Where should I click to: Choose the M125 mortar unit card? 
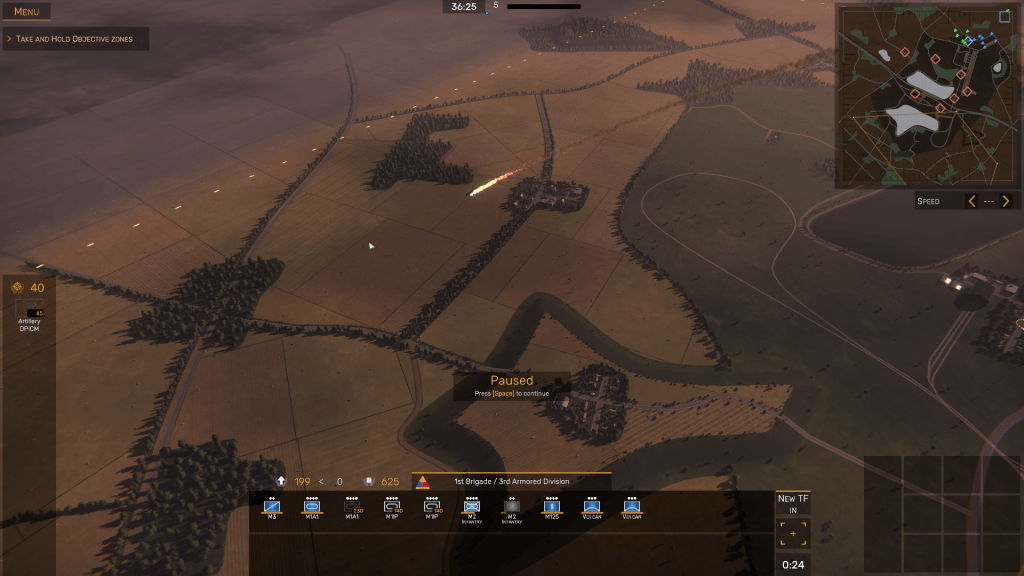tap(552, 508)
